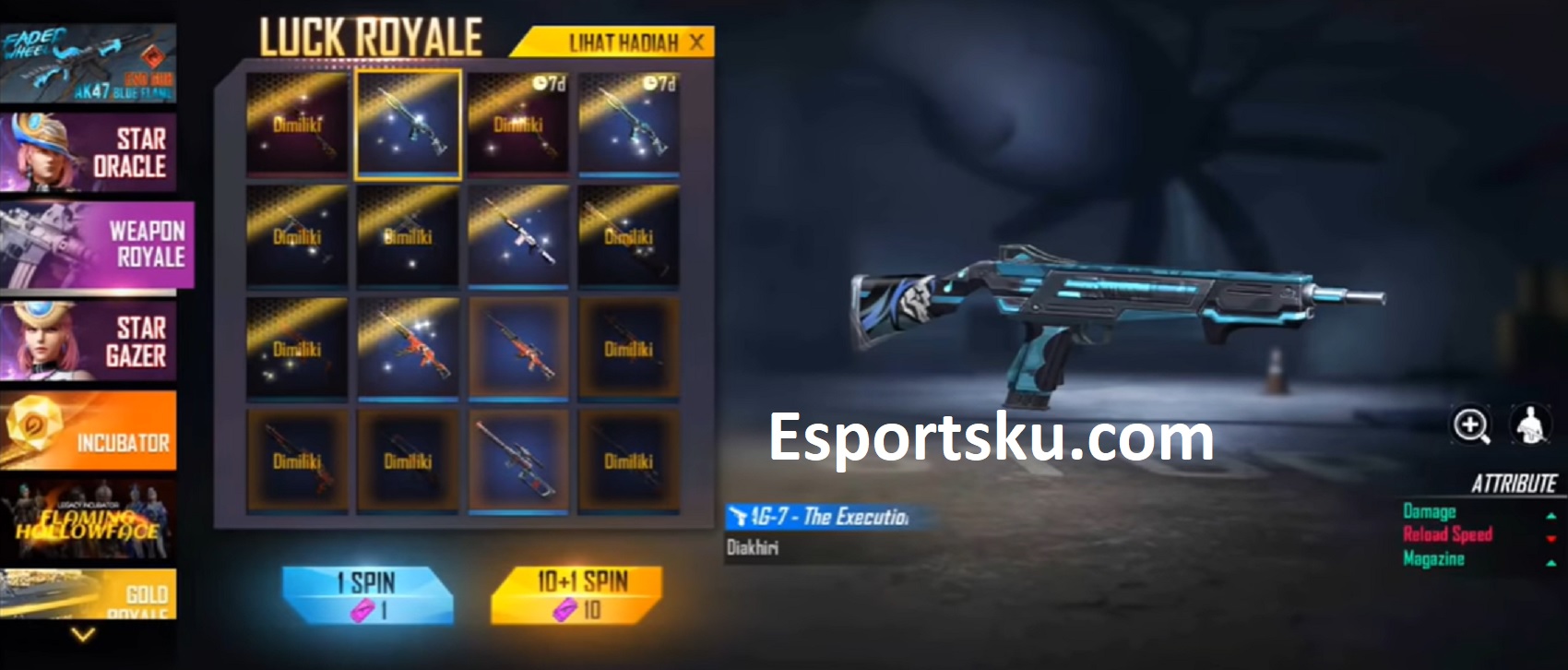This screenshot has width=1568, height=670.
Task: Toggle character model weapon preview
Action: coord(1530,425)
